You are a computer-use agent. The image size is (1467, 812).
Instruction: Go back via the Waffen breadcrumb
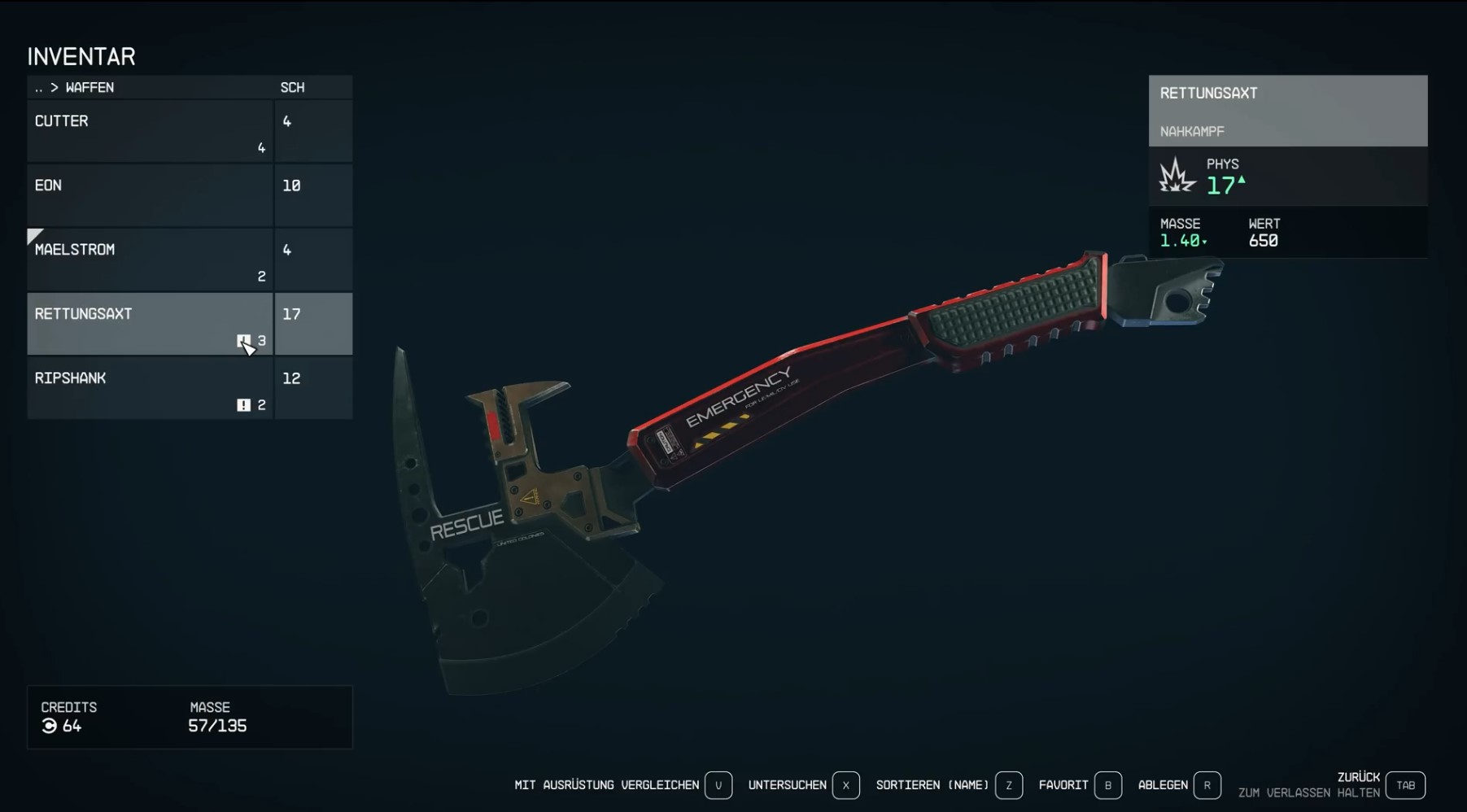click(74, 87)
